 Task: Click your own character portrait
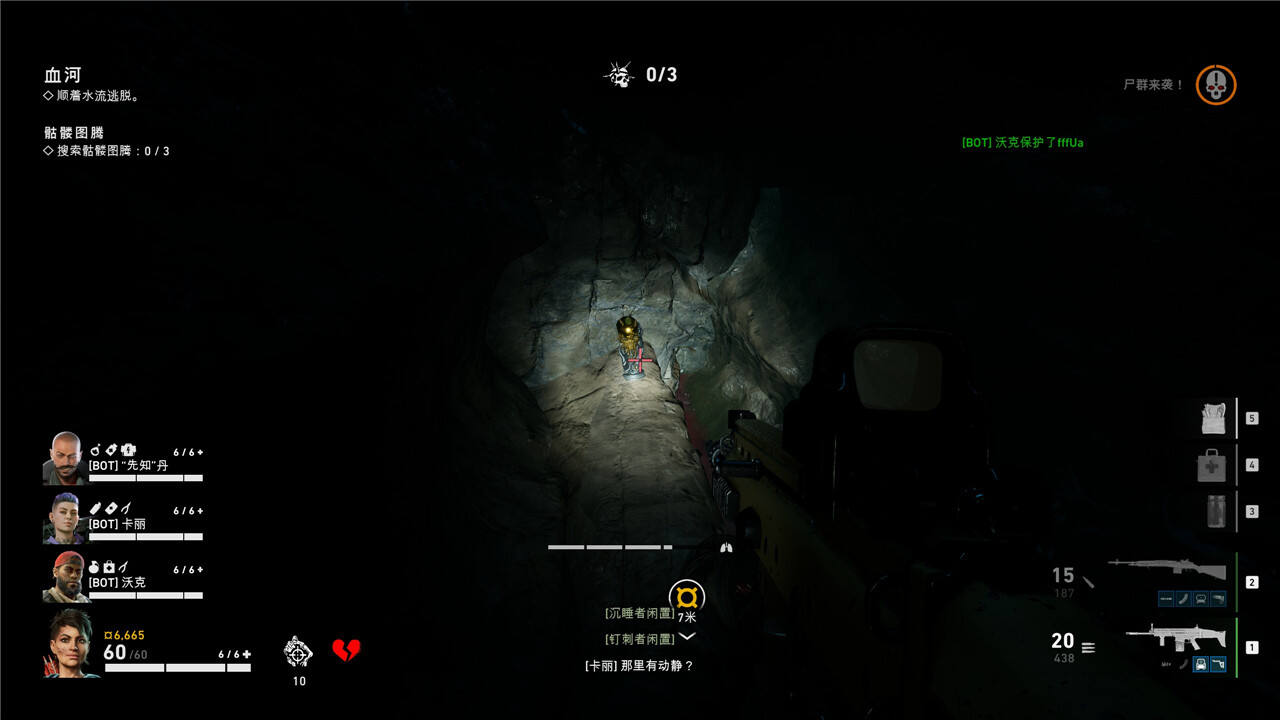tap(70, 643)
